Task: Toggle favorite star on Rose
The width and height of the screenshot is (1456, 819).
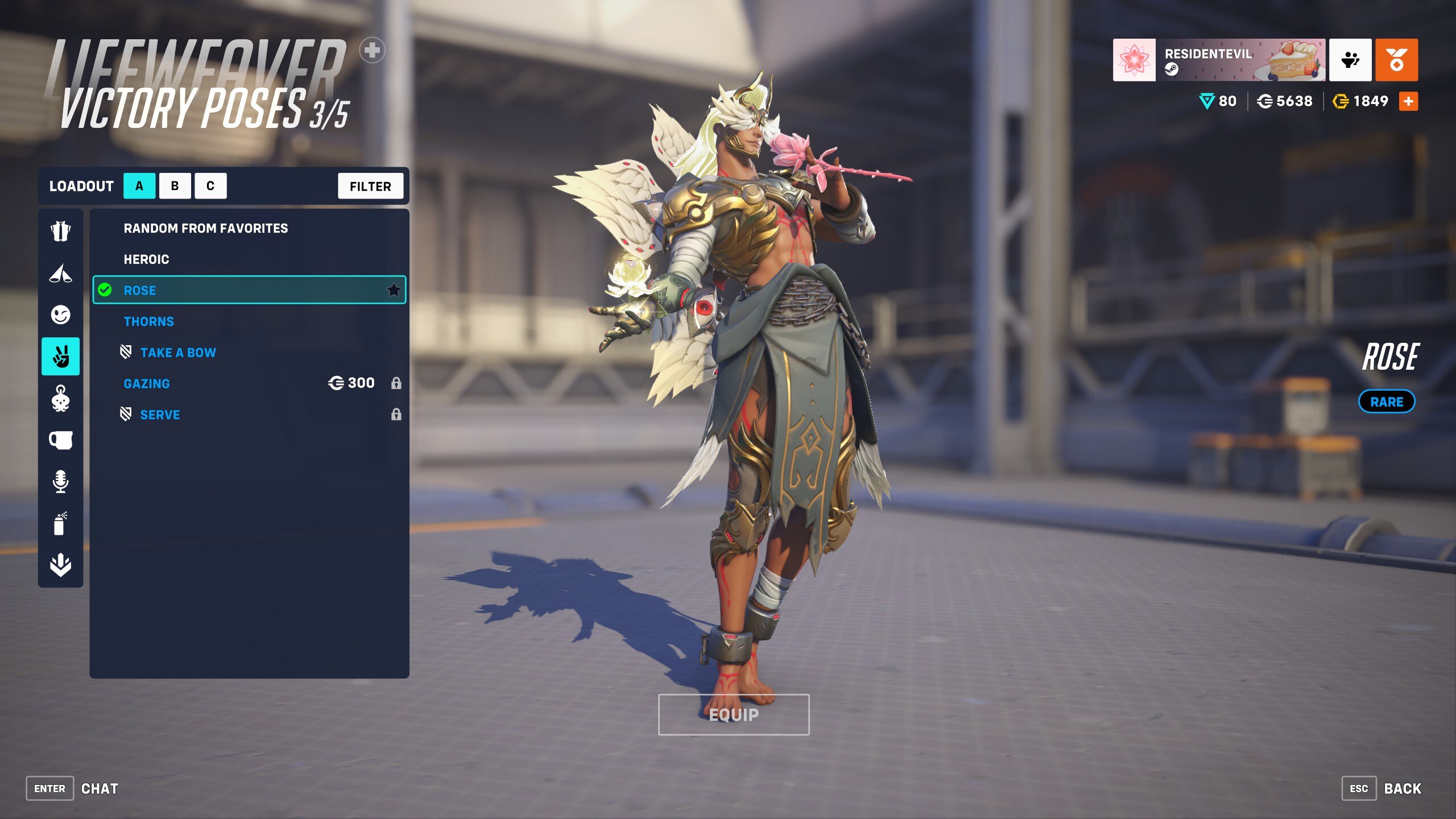Action: pos(394,290)
